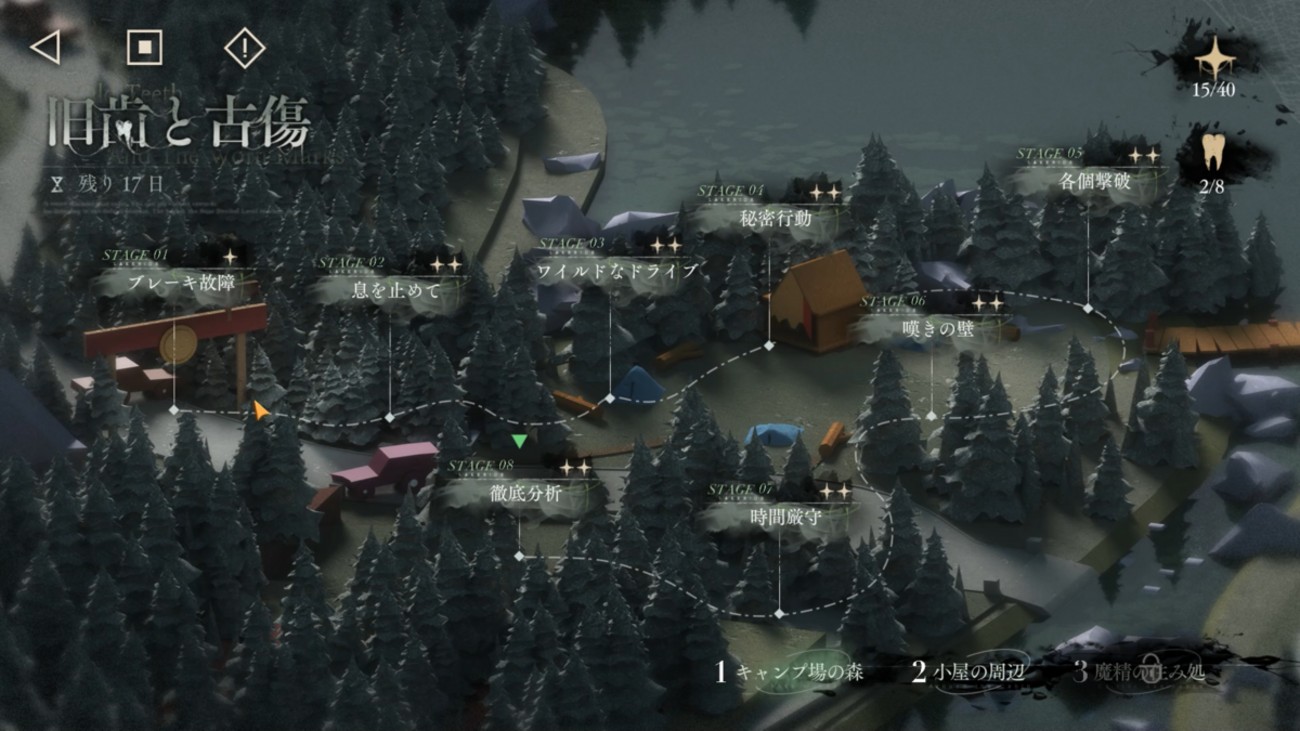The image size is (1300, 731).
Task: Show the event info diamond icon
Action: (x=244, y=48)
